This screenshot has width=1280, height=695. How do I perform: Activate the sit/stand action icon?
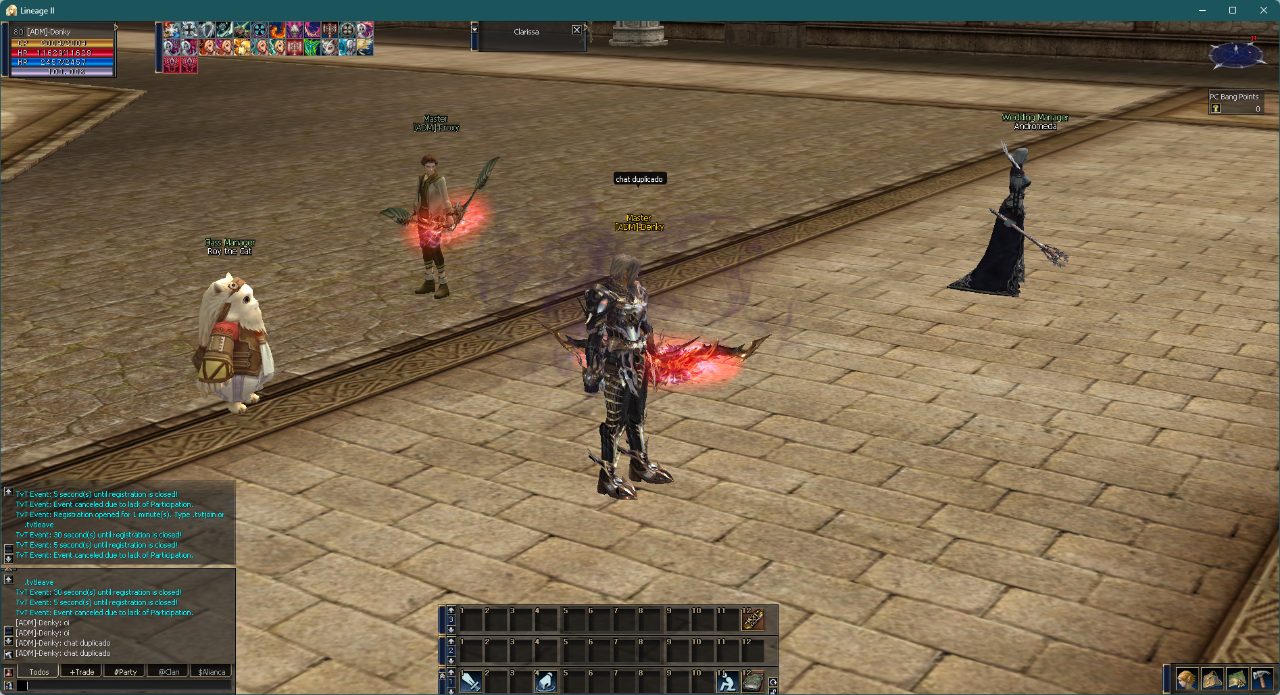[x=728, y=682]
